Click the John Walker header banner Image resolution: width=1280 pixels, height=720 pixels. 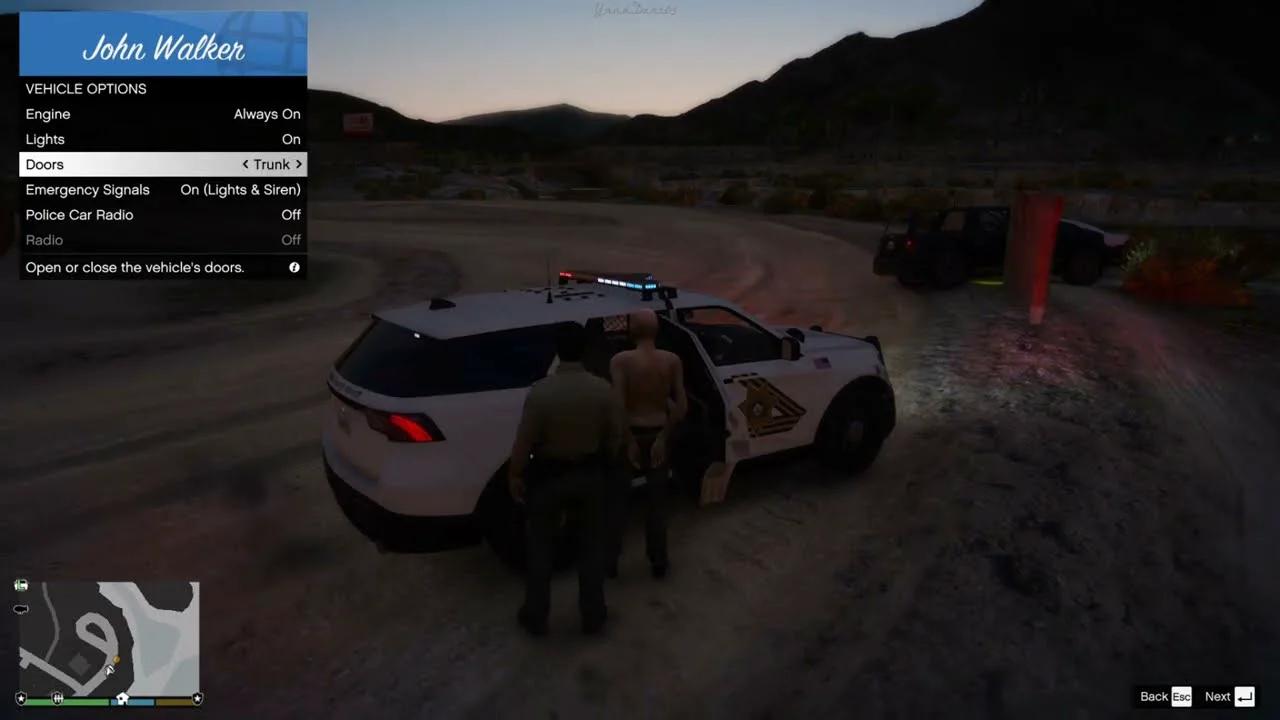coord(163,43)
